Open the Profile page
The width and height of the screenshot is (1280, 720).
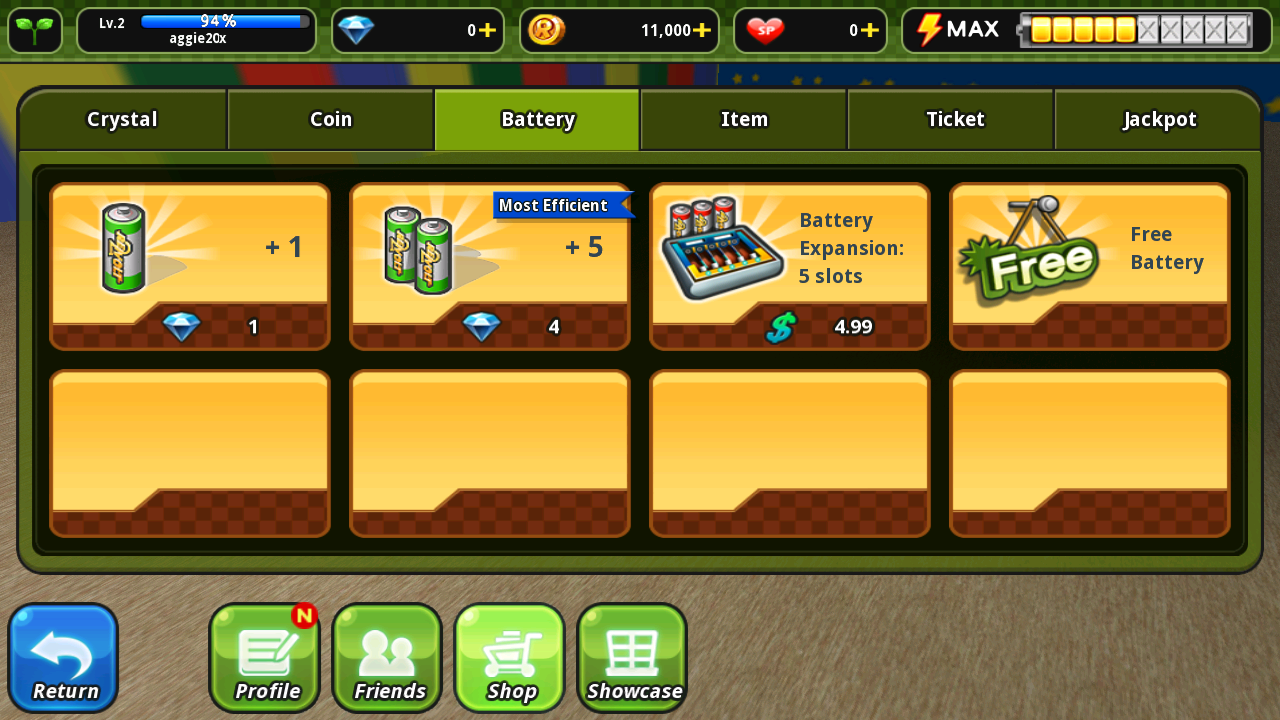pyautogui.click(x=264, y=658)
